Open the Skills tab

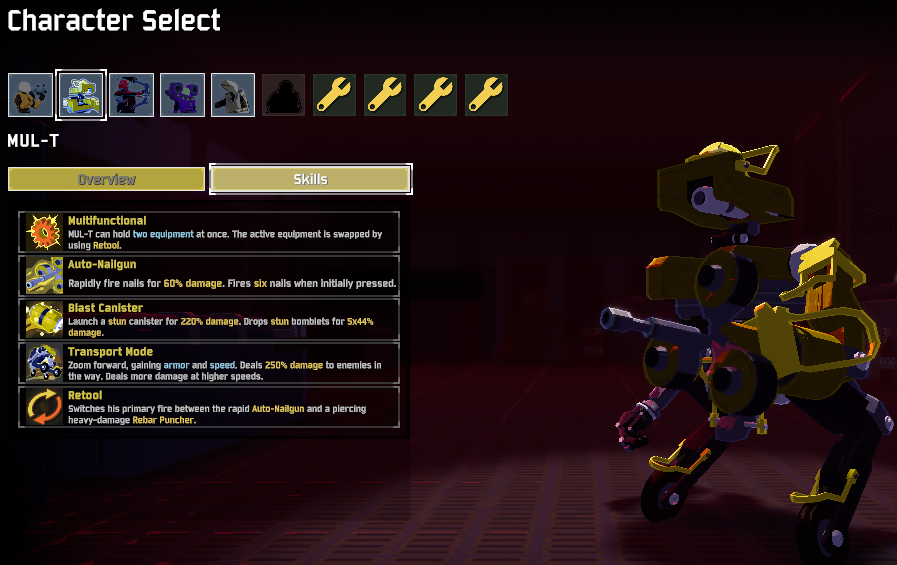tap(310, 179)
